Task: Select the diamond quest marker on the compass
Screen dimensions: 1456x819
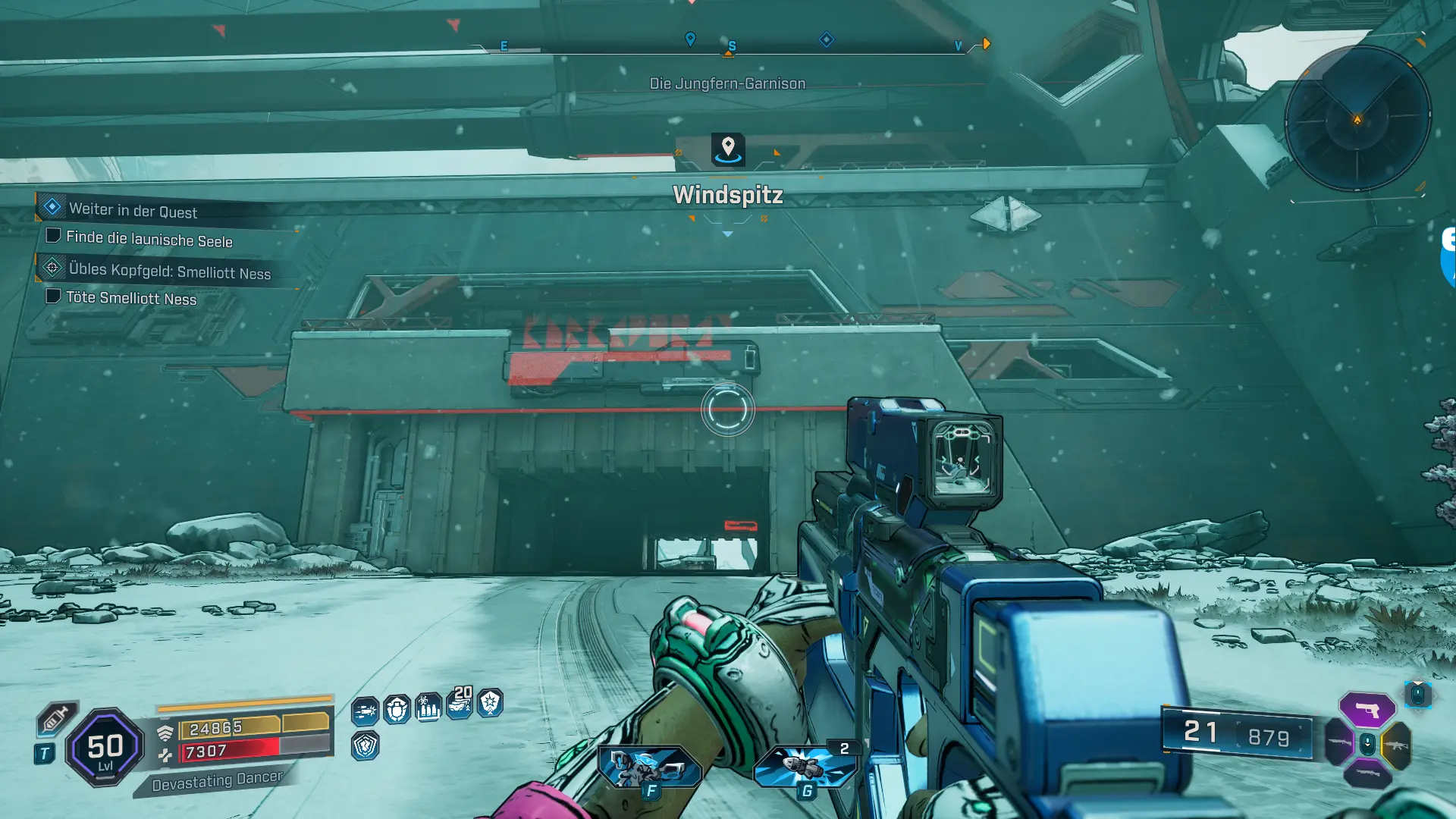Action: (827, 39)
